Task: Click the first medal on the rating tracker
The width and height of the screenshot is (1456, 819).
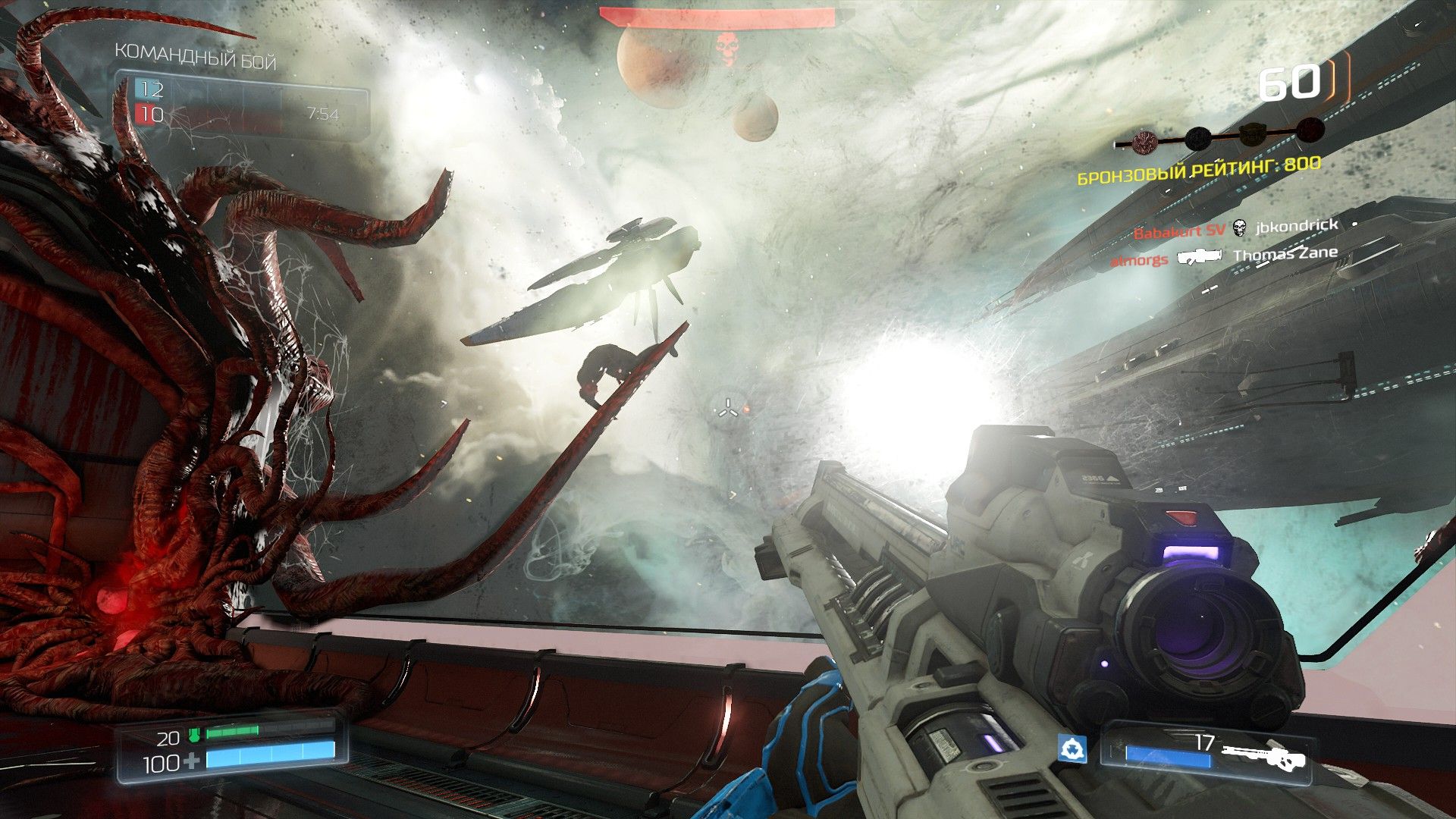Action: tap(1143, 141)
